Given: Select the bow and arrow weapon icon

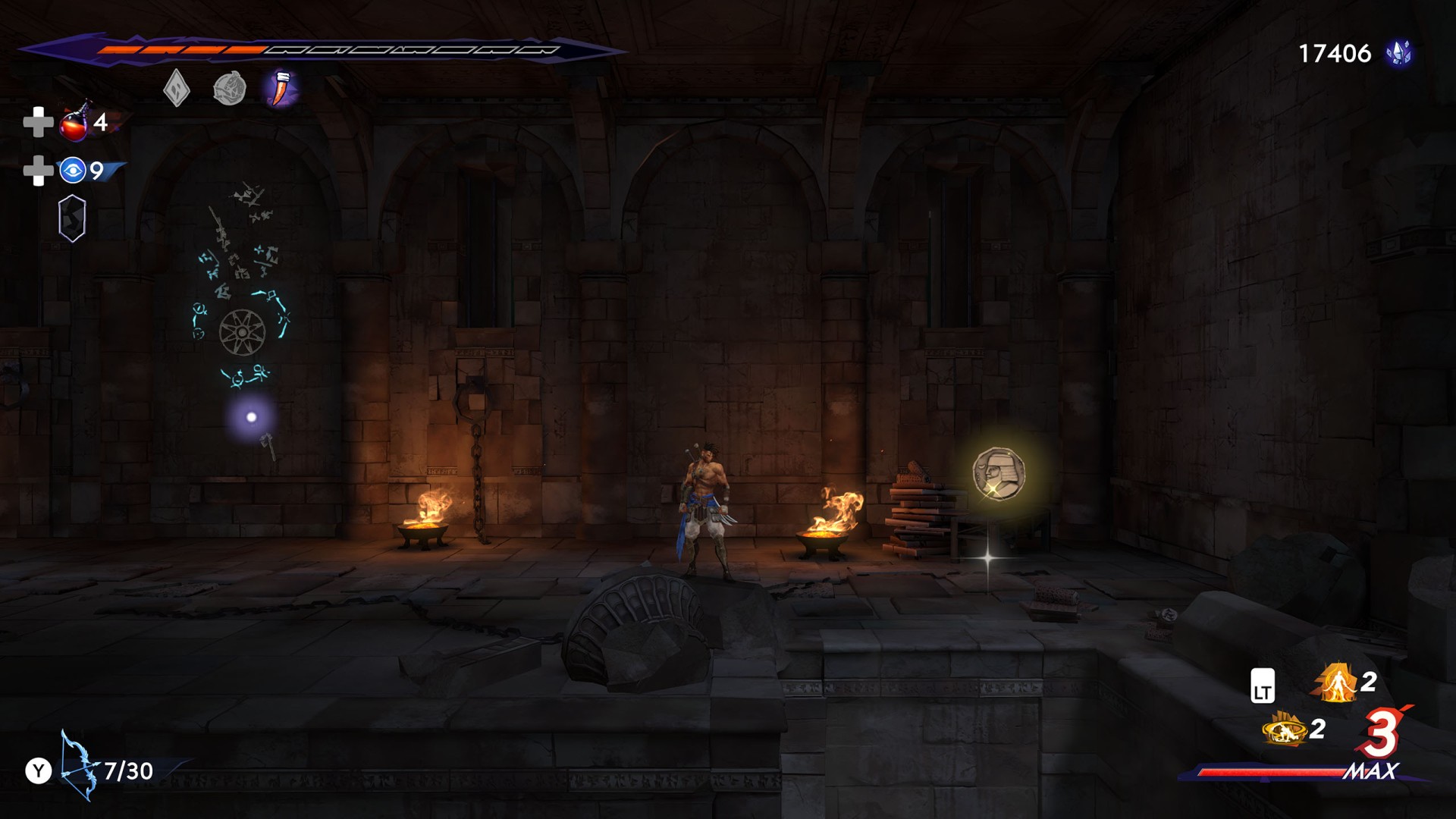Looking at the screenshot, I should pyautogui.click(x=79, y=766).
